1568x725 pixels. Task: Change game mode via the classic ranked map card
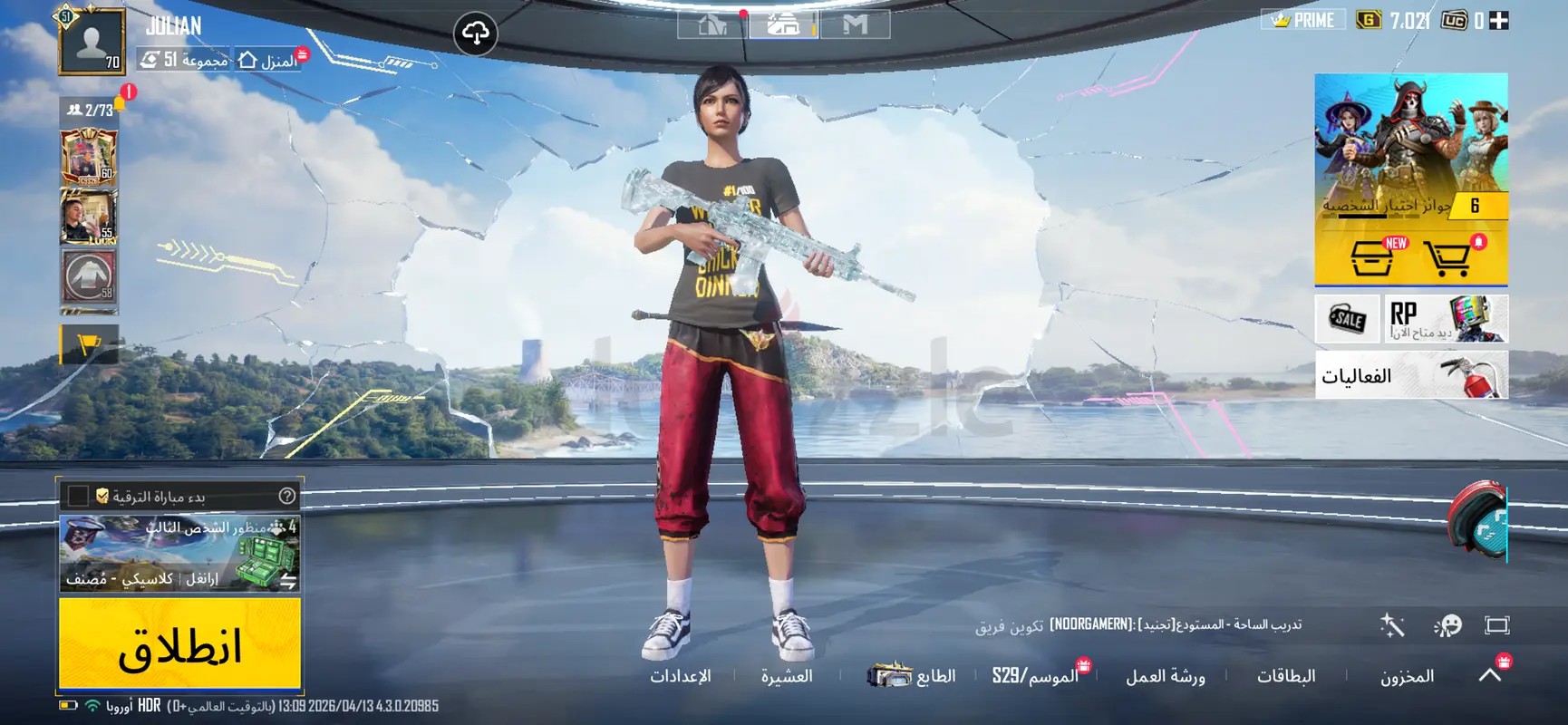179,553
